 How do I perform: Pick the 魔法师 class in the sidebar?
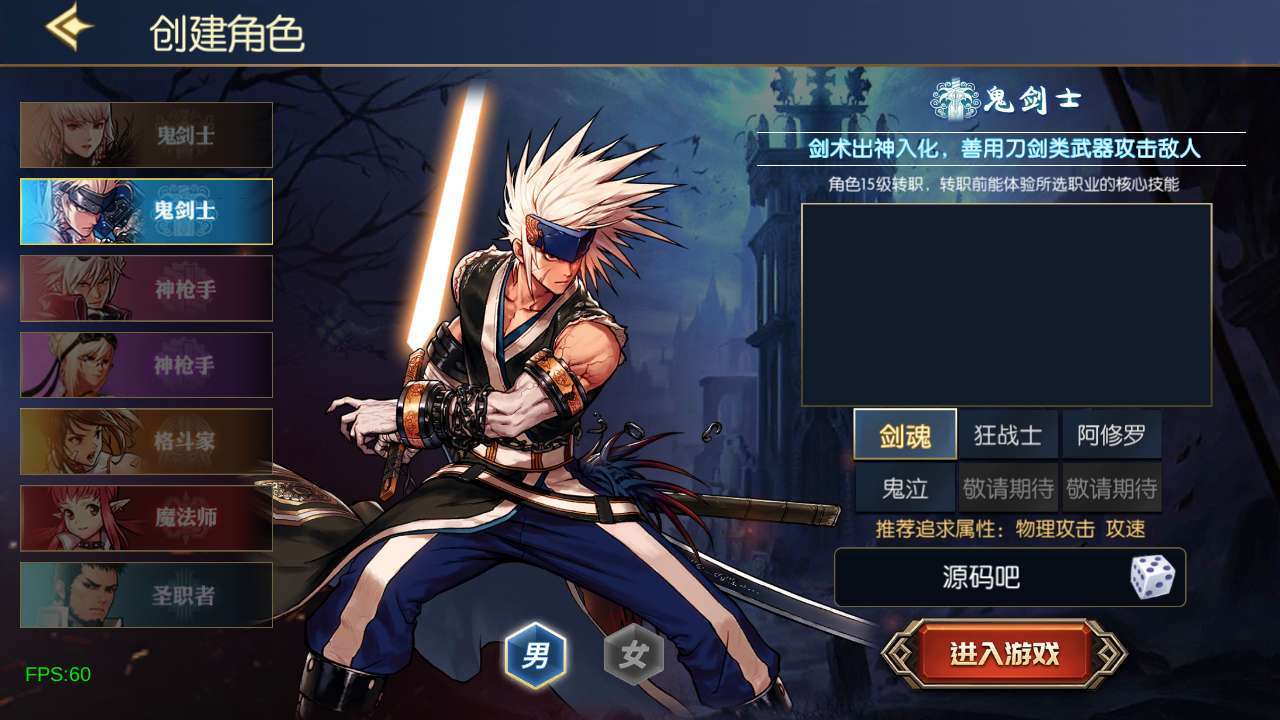pyautogui.click(x=145, y=516)
